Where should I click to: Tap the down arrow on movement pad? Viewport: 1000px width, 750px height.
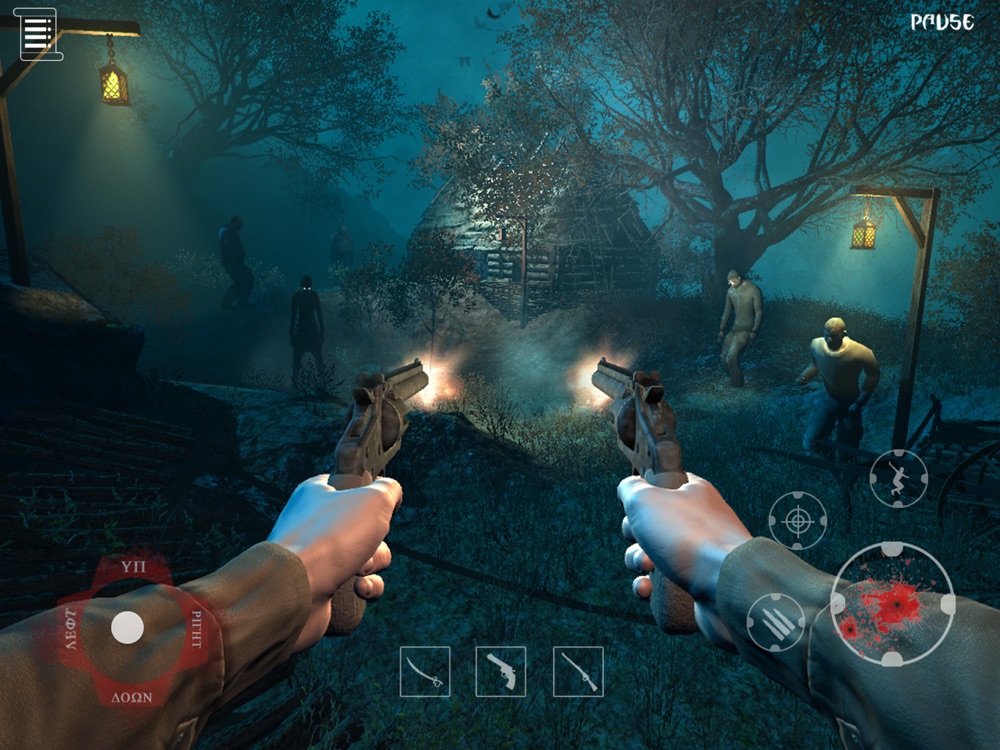click(x=127, y=696)
